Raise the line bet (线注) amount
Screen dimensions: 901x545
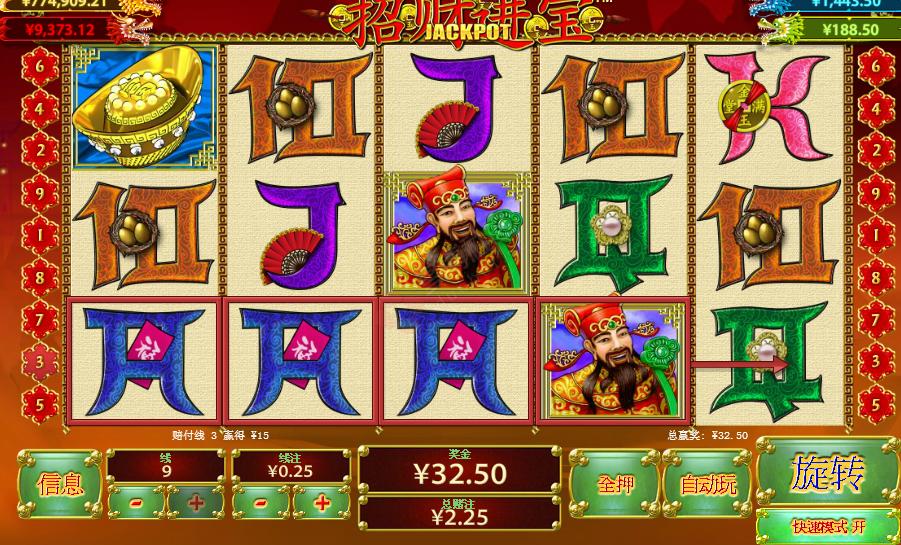321,503
